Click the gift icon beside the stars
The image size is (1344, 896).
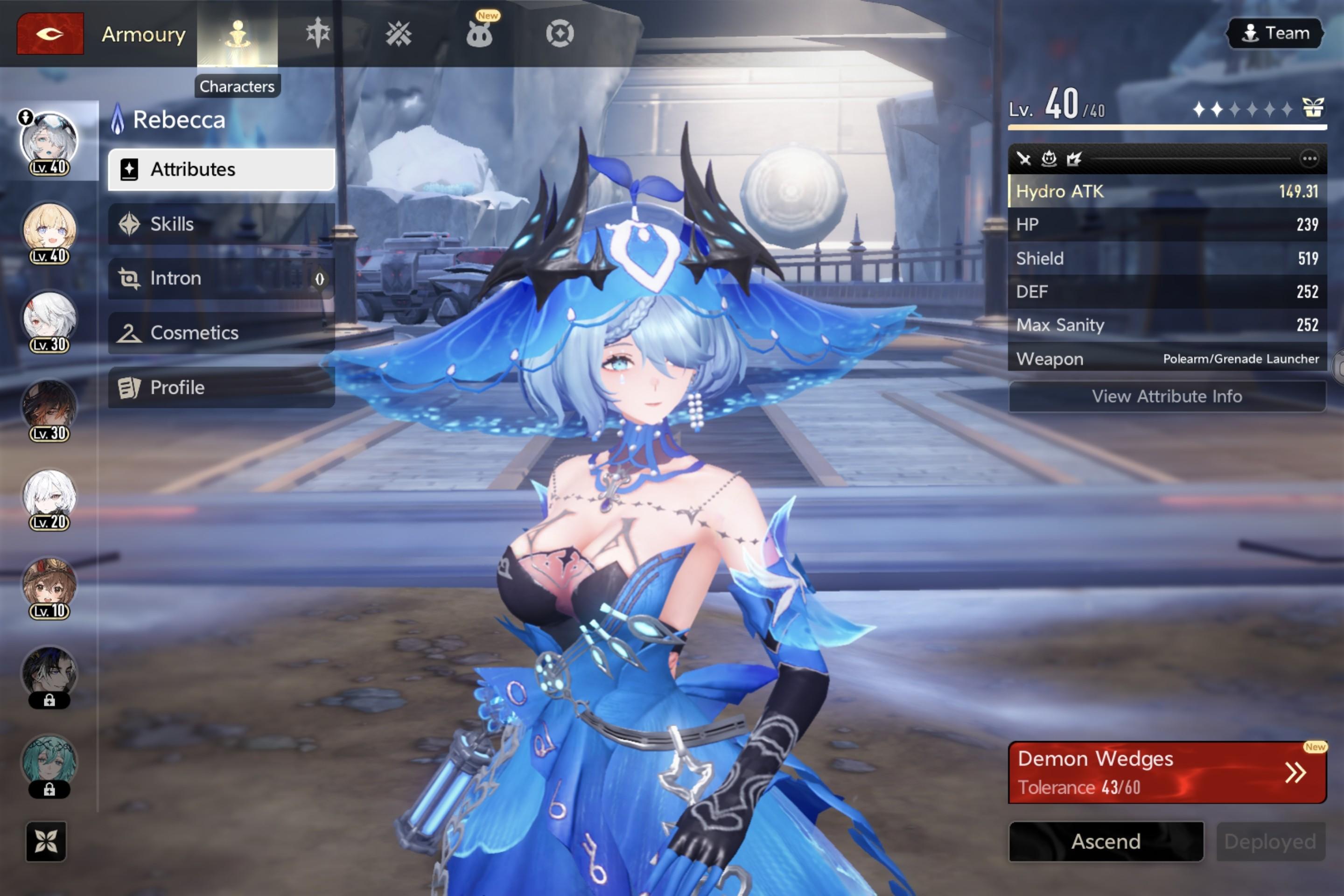coord(1313,107)
